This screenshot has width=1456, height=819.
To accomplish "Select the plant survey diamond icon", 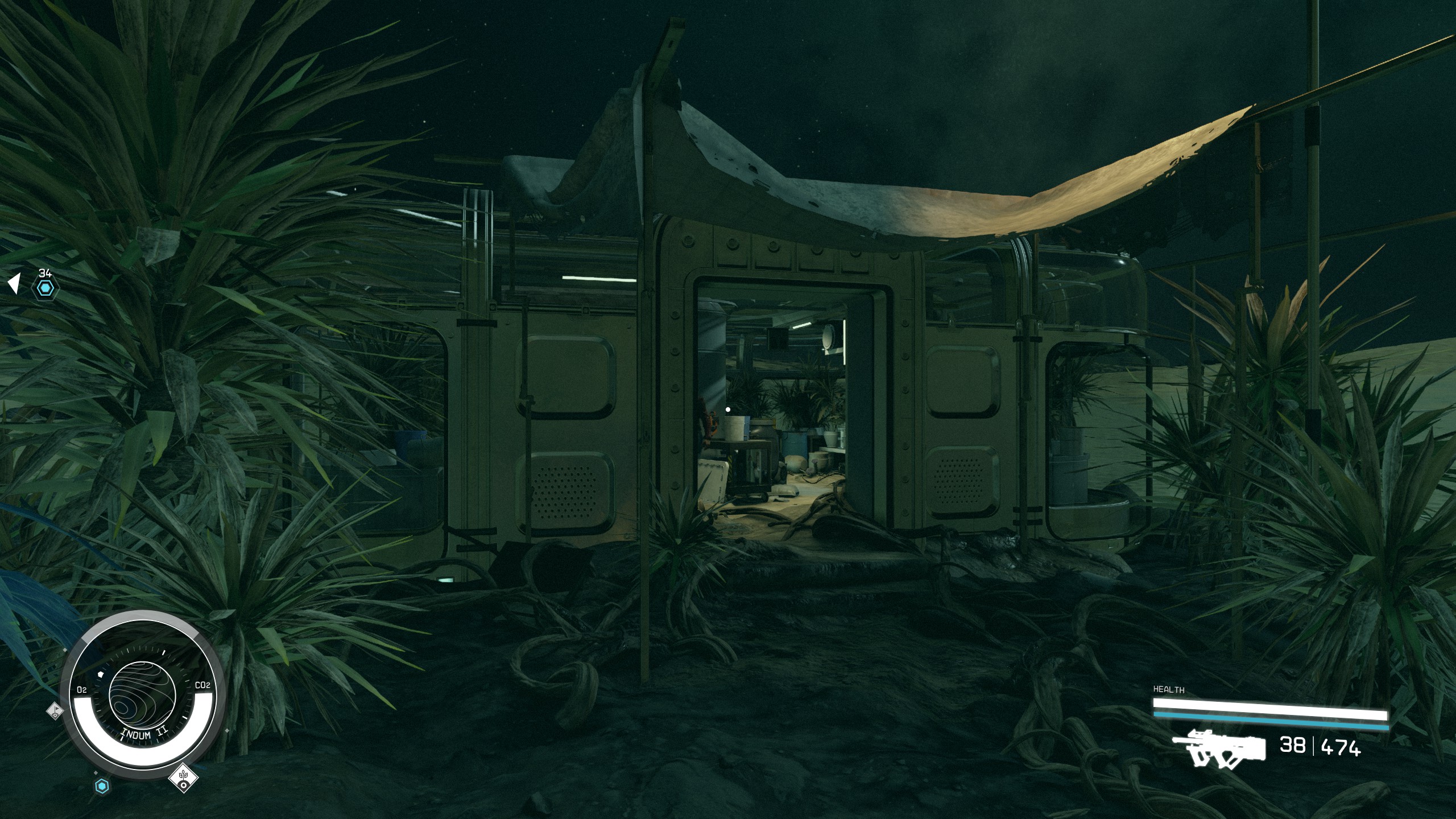I will pyautogui.click(x=183, y=776).
